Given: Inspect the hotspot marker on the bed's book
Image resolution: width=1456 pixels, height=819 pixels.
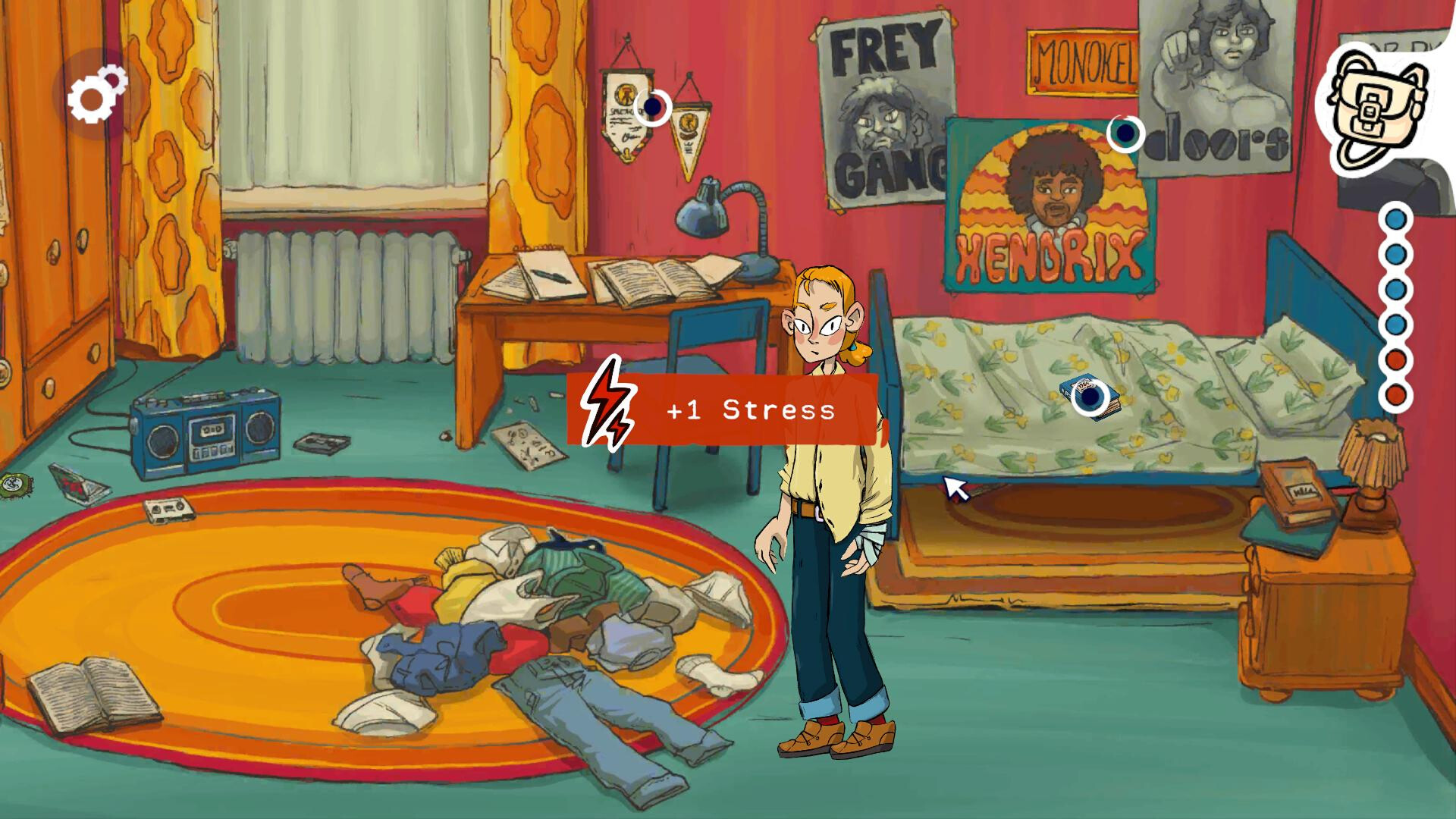Looking at the screenshot, I should 1090,397.
